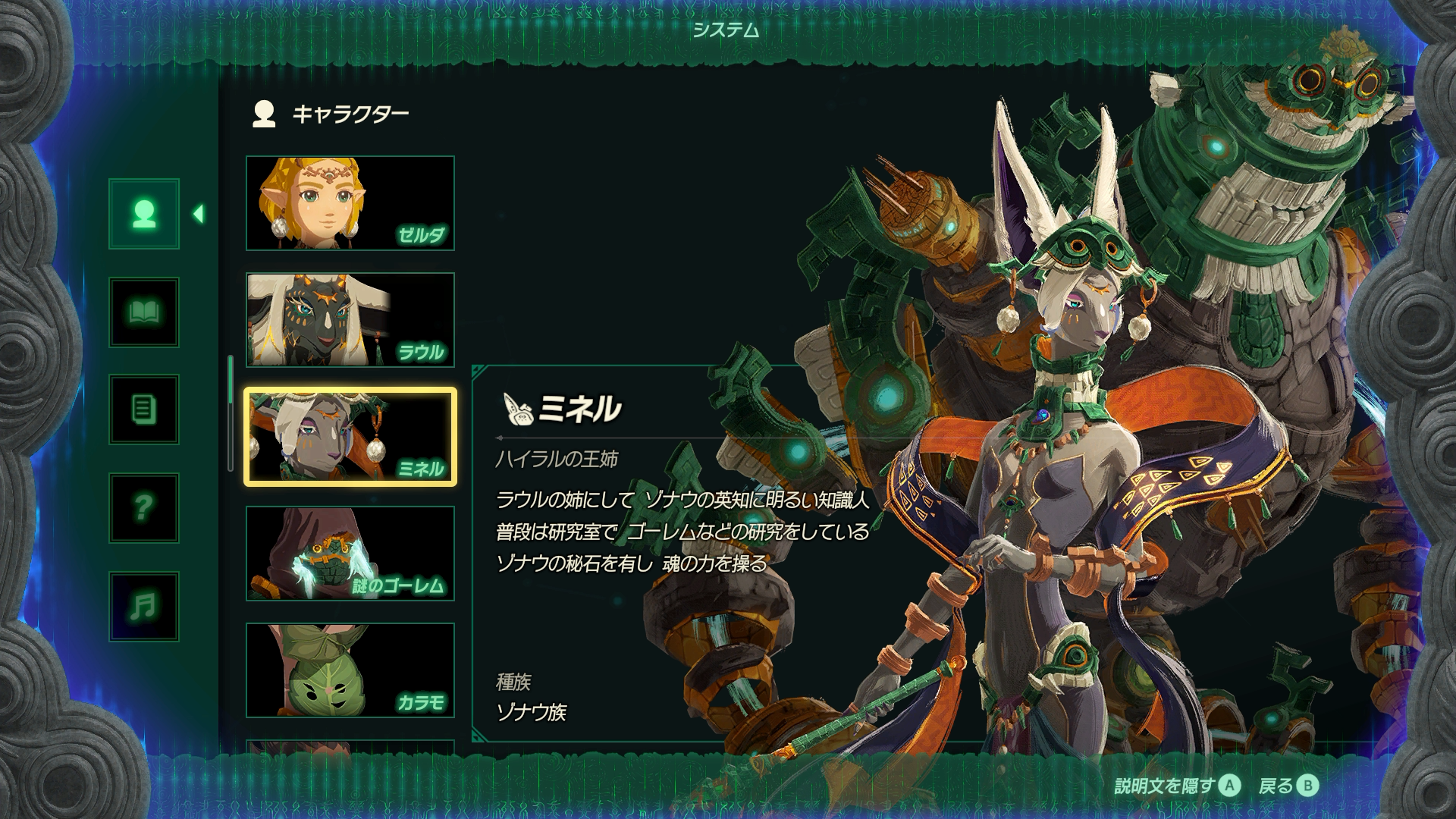This screenshot has width=1456, height=819.
Task: Select the highlighted Mineru (ミネル) entry
Action: (x=350, y=437)
